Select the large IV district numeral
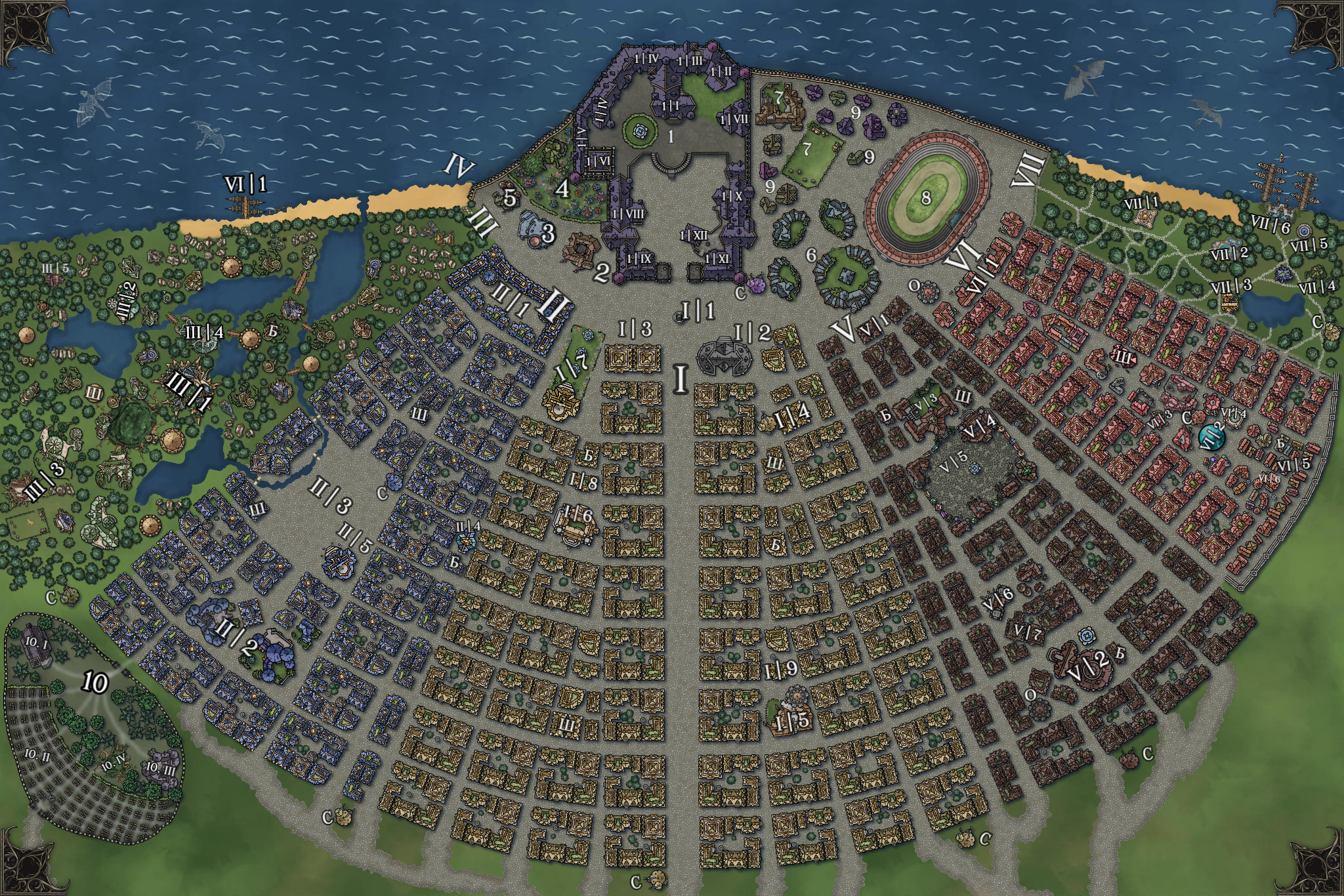This screenshot has height=896, width=1344. (459, 167)
